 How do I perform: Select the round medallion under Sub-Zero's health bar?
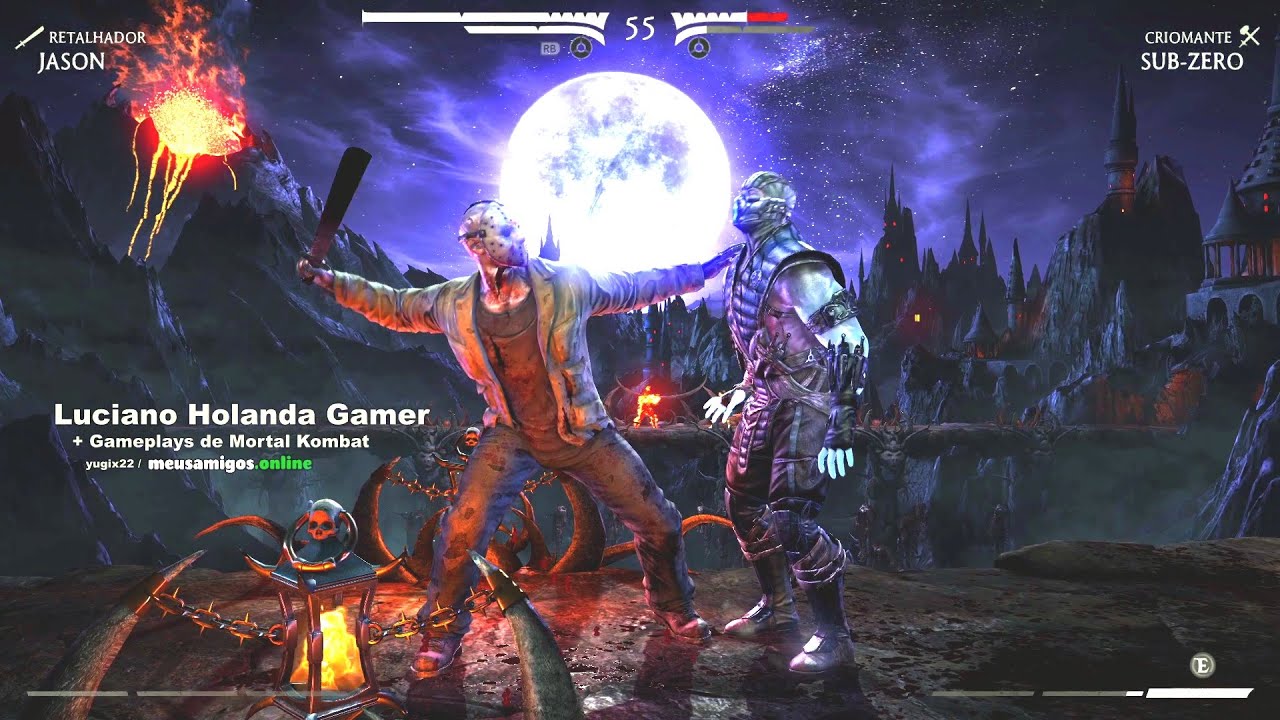[x=699, y=47]
